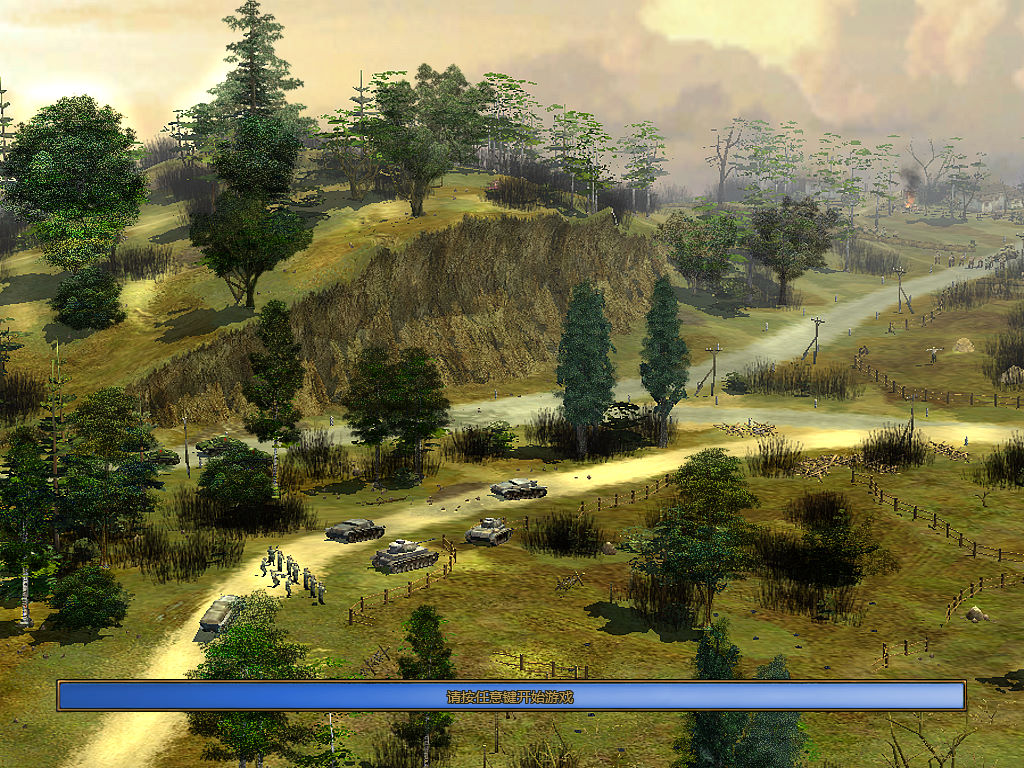Click the blue 请按任意键开始游戏 start bar
This screenshot has width=1024, height=768.
click(511, 696)
